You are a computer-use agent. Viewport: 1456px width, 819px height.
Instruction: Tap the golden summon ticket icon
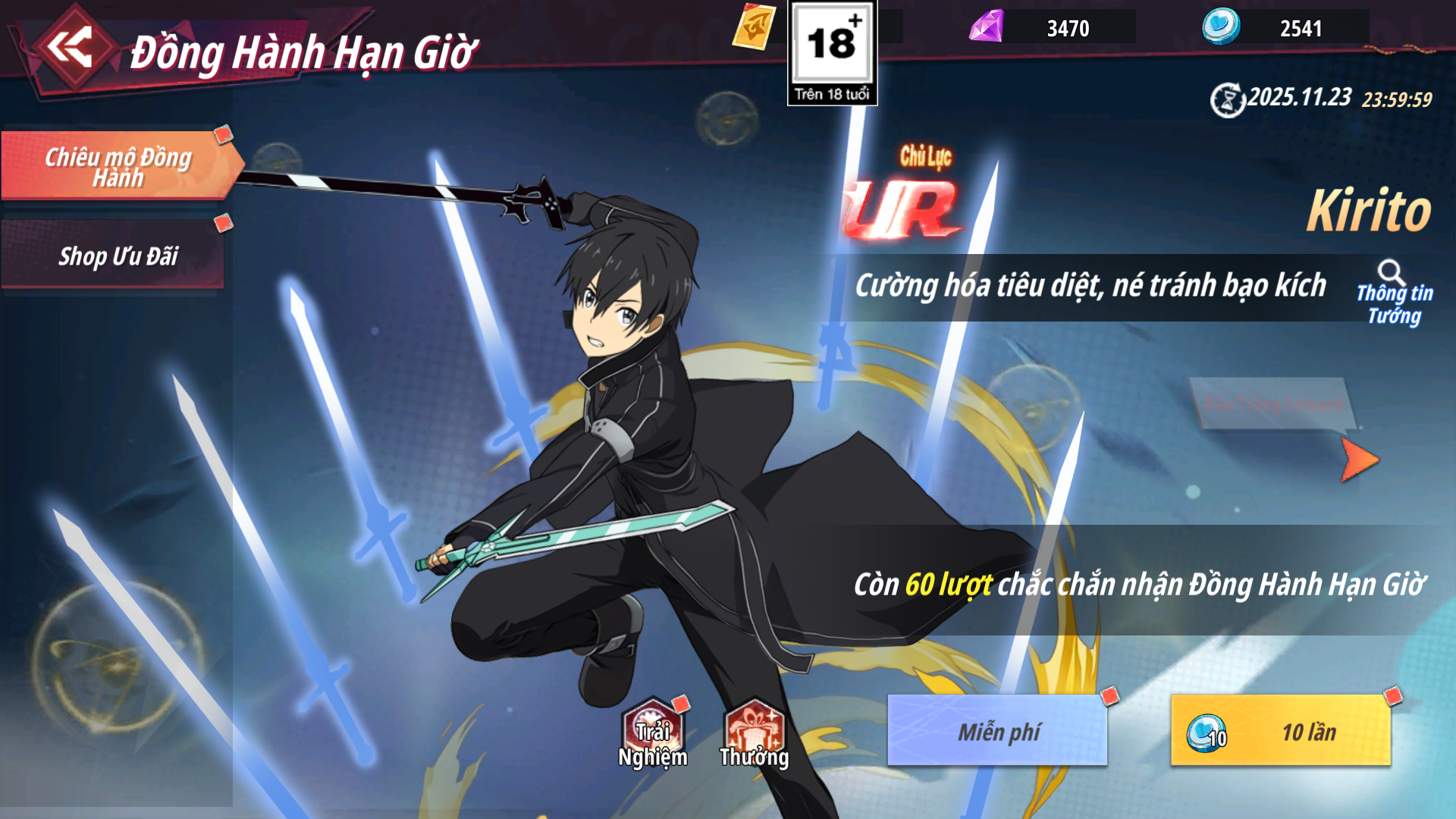pos(755,27)
